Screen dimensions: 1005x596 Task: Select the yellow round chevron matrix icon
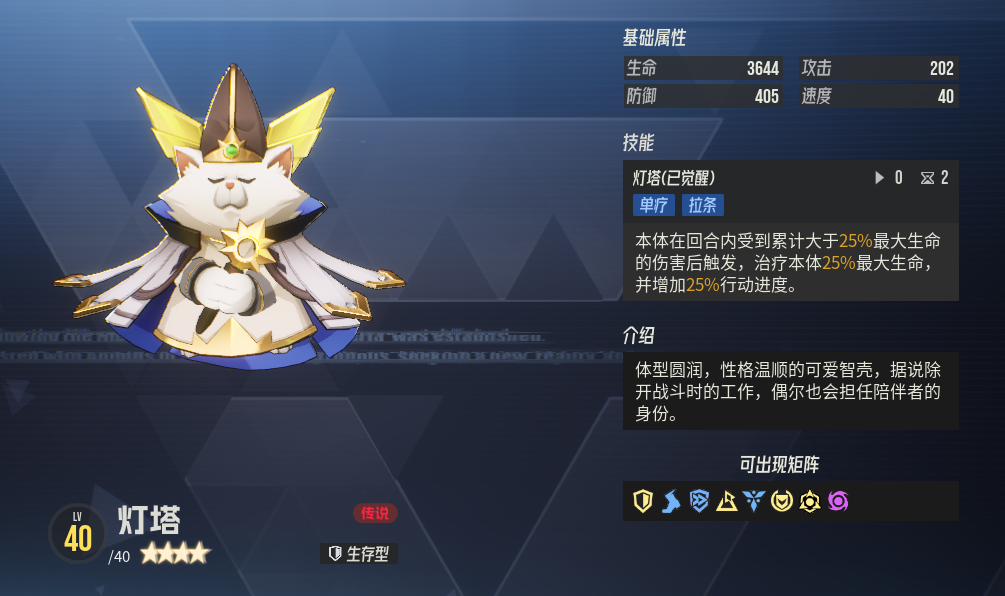tap(782, 501)
